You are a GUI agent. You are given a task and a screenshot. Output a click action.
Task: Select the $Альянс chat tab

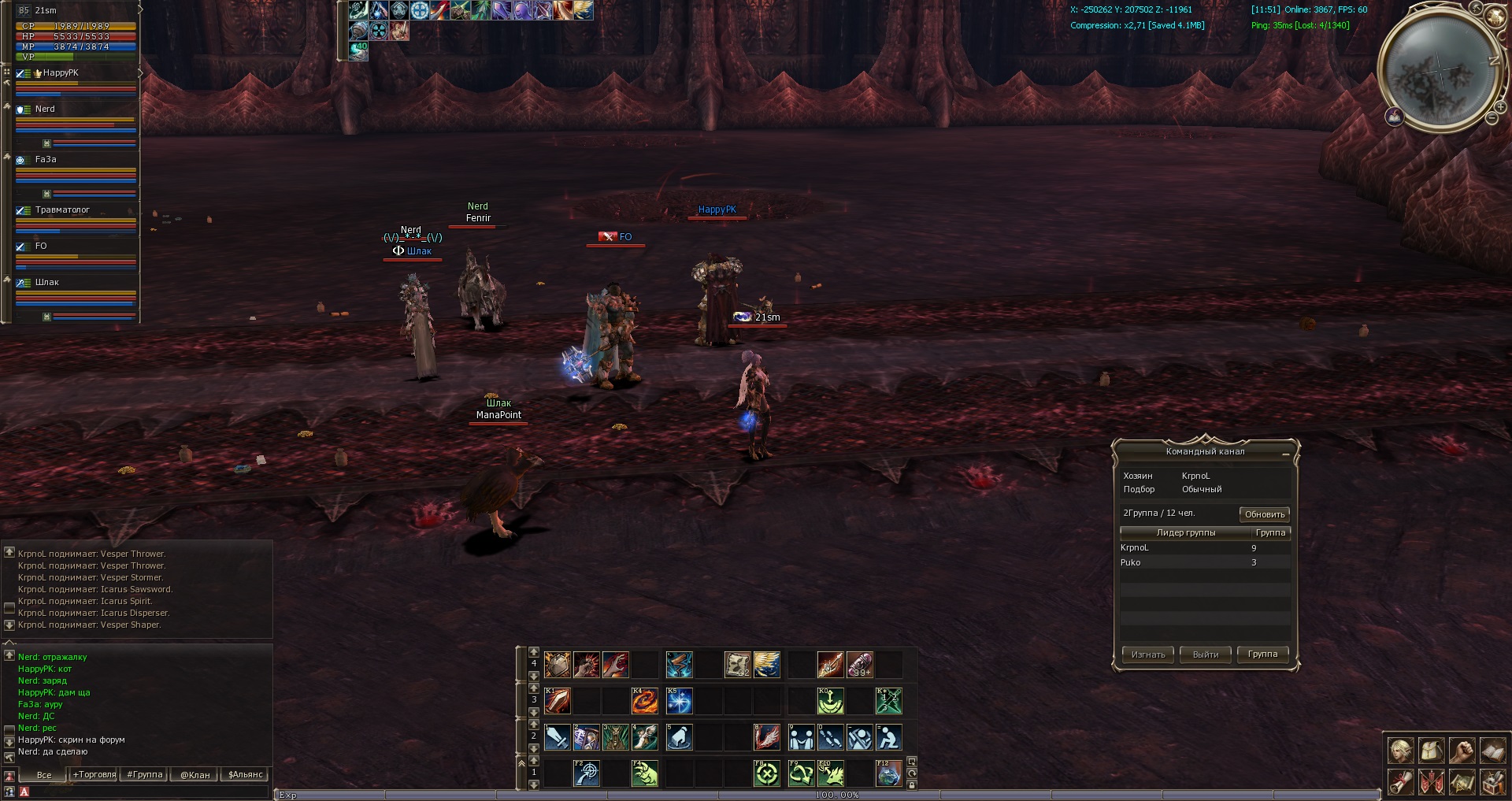point(246,775)
